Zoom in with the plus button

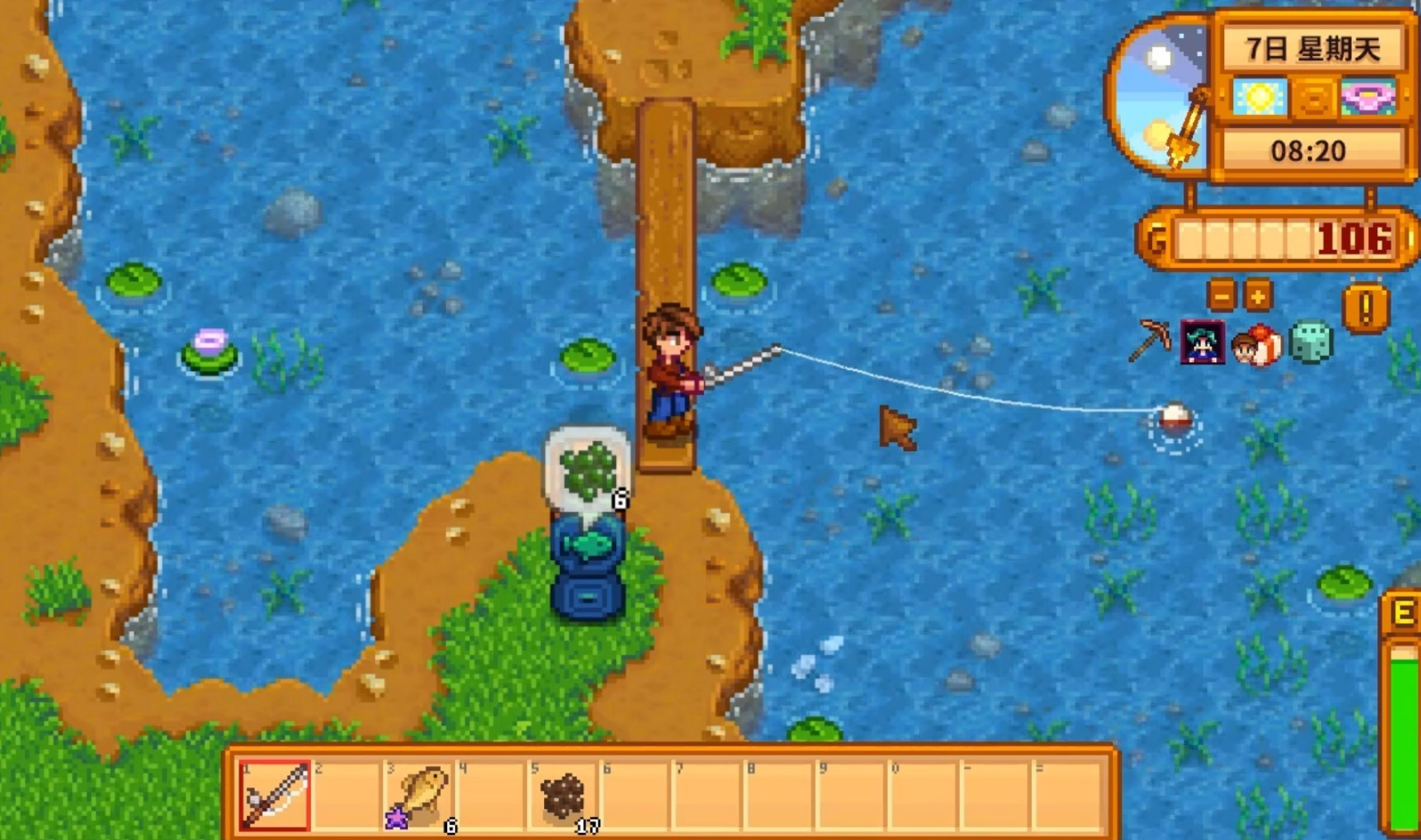point(1257,295)
